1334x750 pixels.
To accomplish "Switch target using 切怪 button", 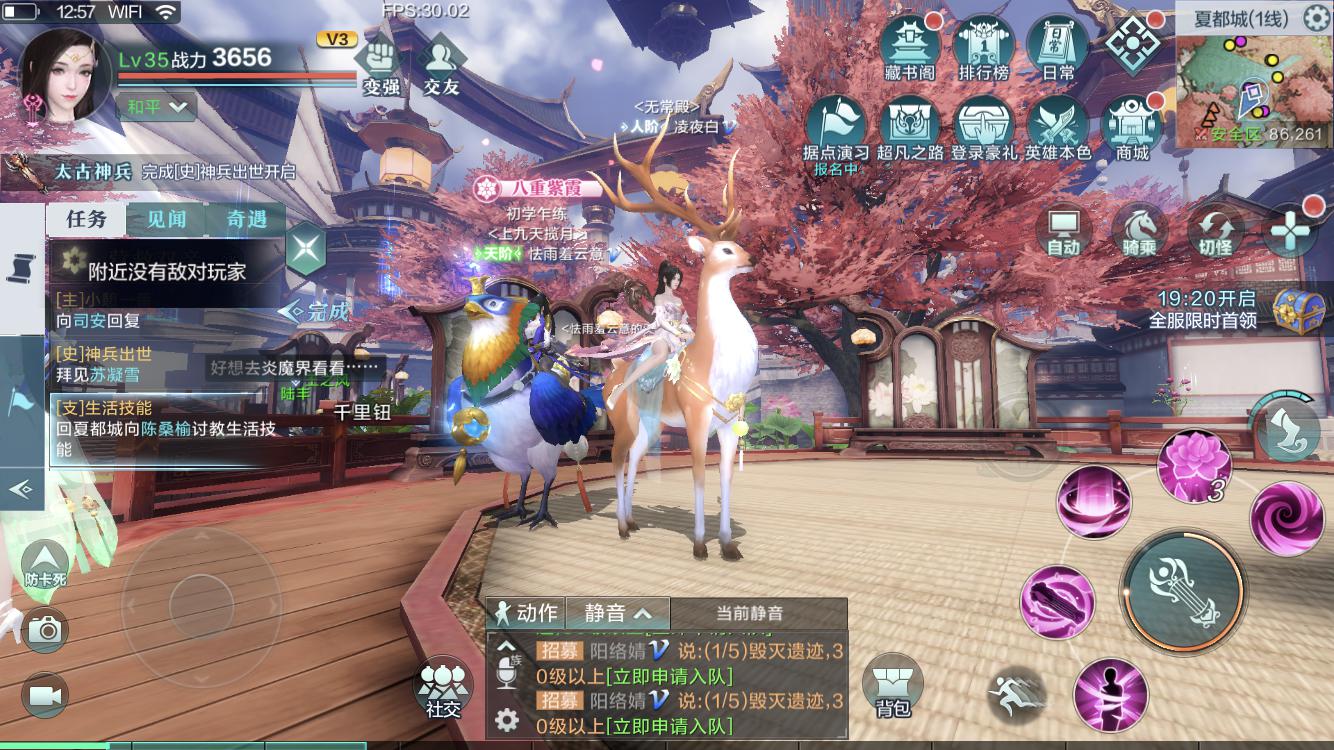I will (1215, 232).
